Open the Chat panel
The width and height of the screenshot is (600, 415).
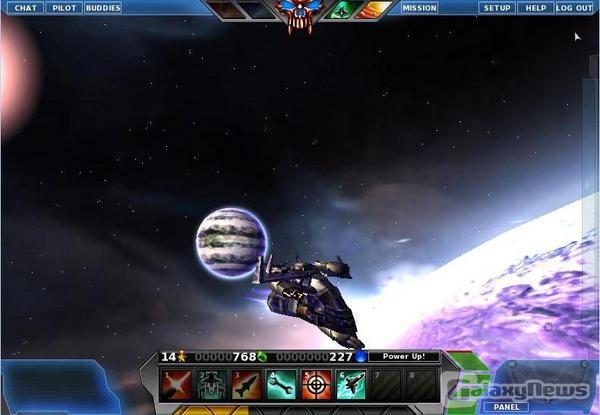[26, 8]
